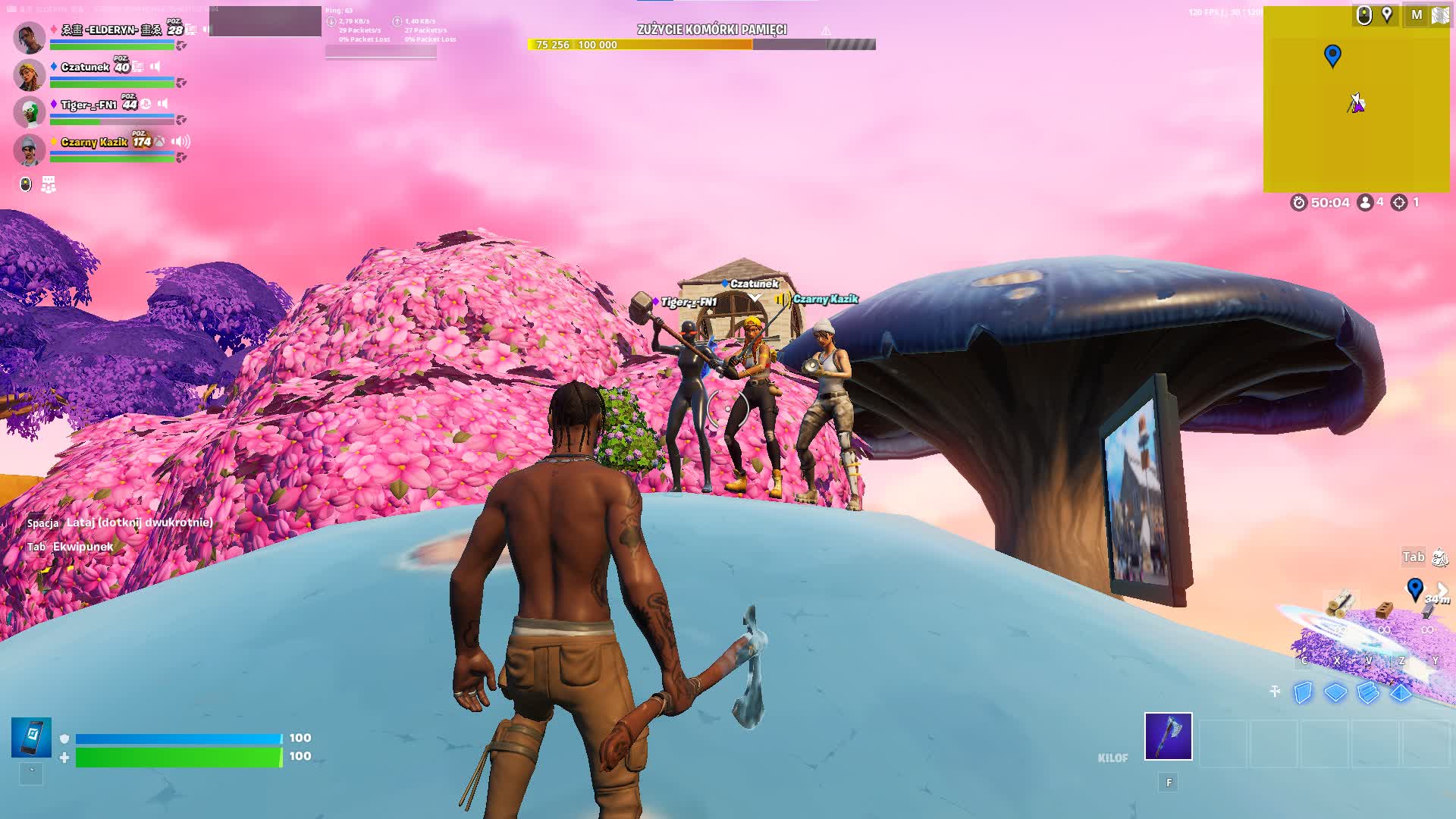Click the creative phone icon at bottom left
This screenshot has width=1456, height=819.
32,736
